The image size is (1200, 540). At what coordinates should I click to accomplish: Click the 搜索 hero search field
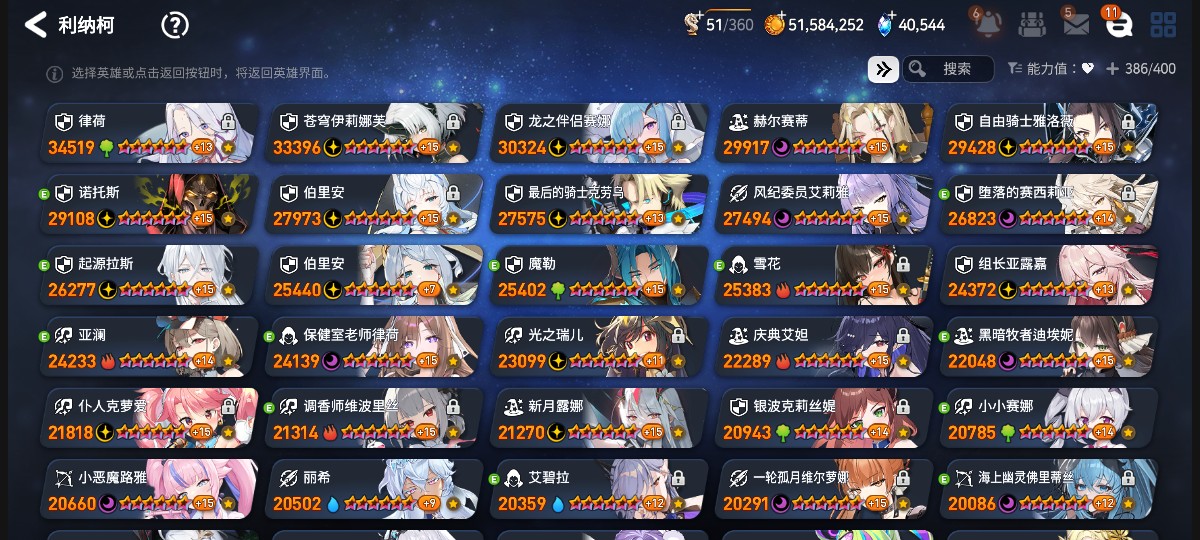coord(948,69)
